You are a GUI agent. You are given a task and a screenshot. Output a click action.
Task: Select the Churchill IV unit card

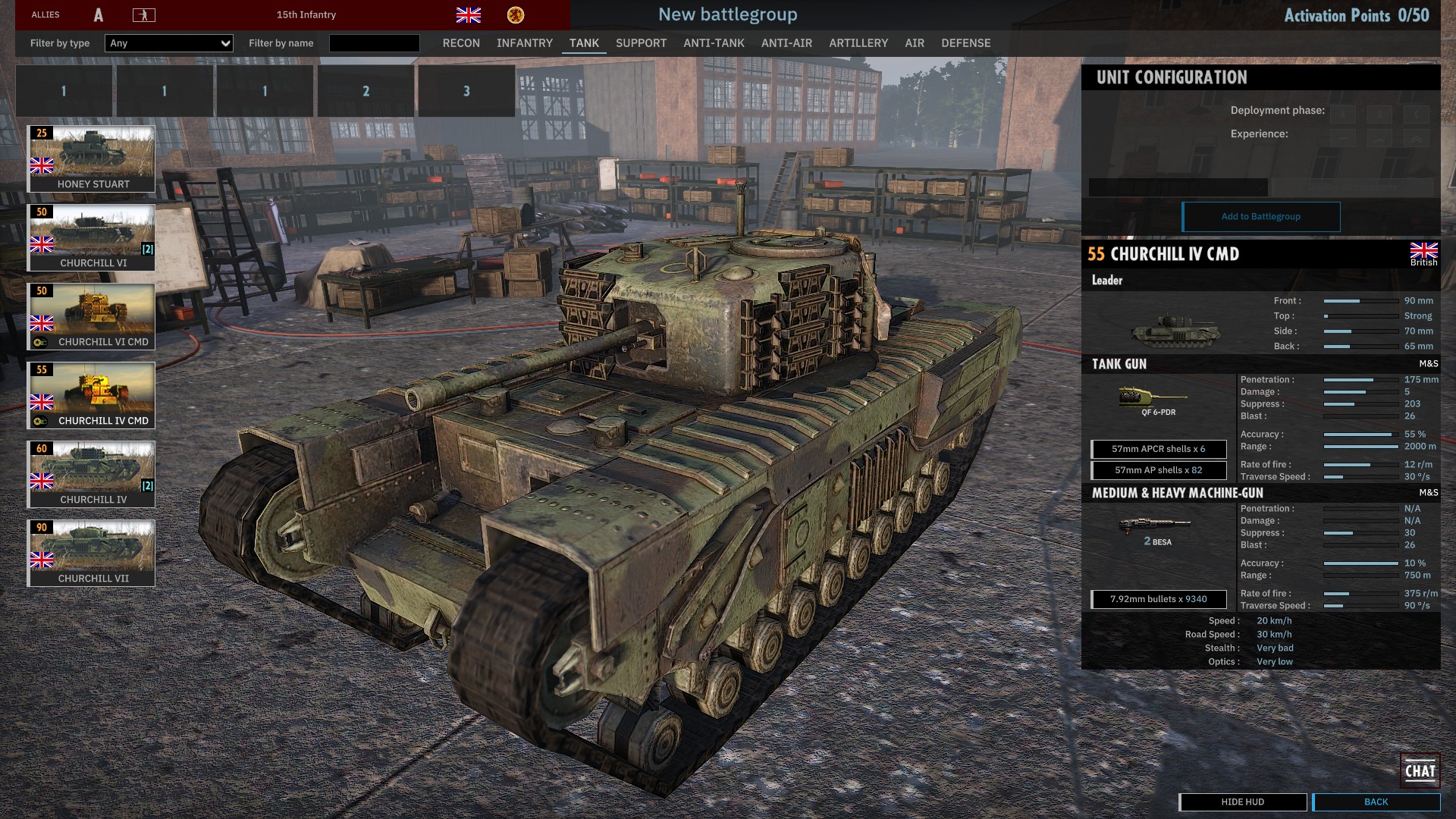click(91, 474)
